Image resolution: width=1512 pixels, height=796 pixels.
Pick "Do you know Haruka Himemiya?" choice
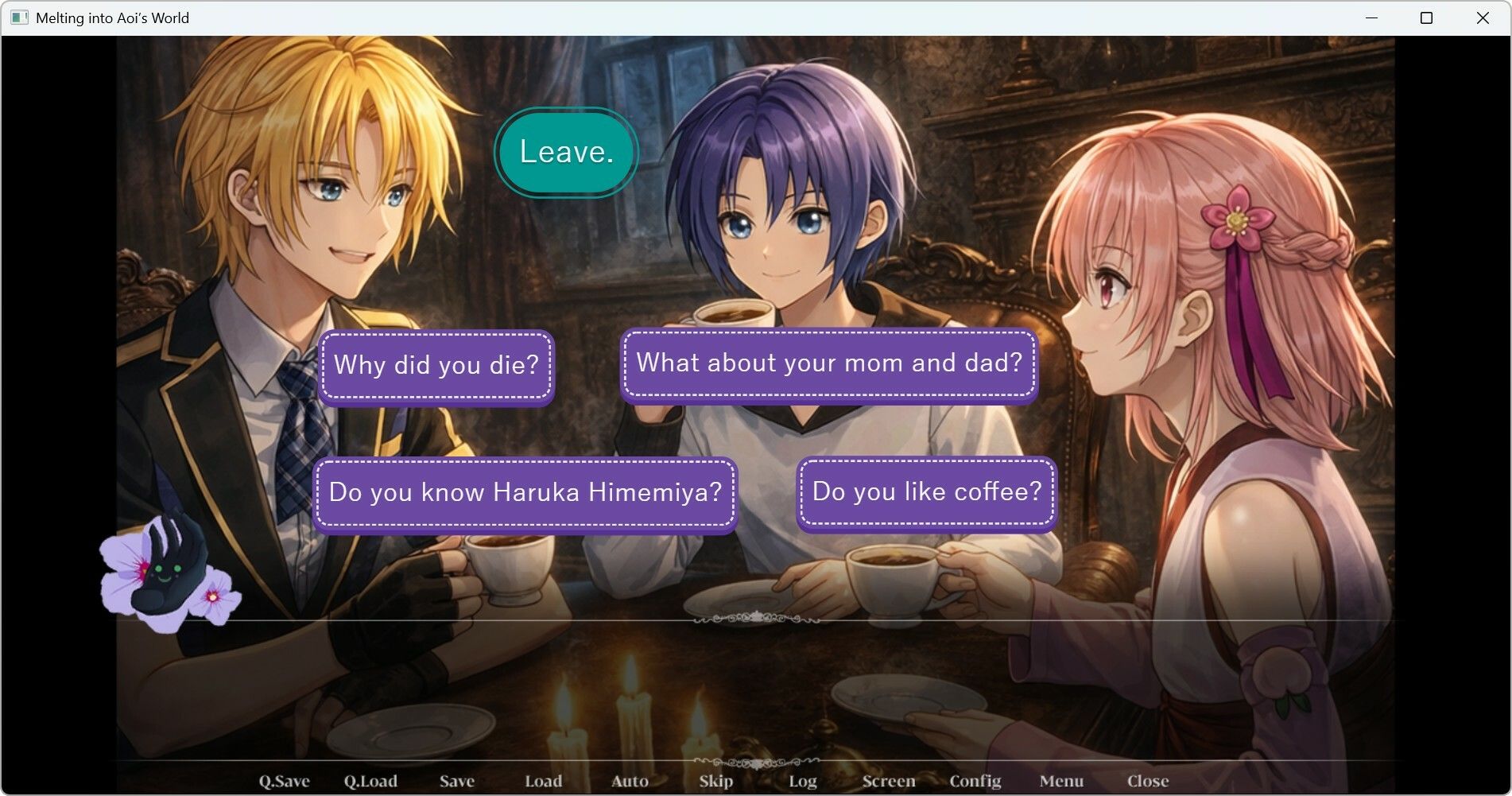525,492
